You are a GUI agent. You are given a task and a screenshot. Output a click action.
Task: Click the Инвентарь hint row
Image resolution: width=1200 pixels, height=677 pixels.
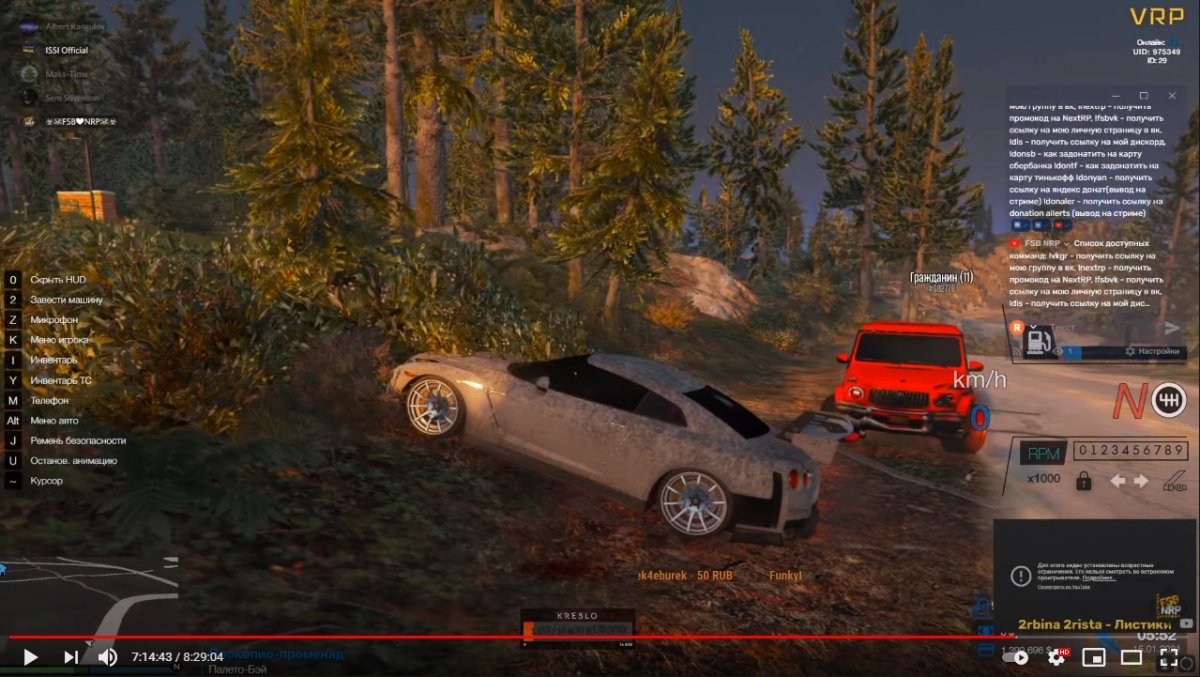tap(53, 360)
